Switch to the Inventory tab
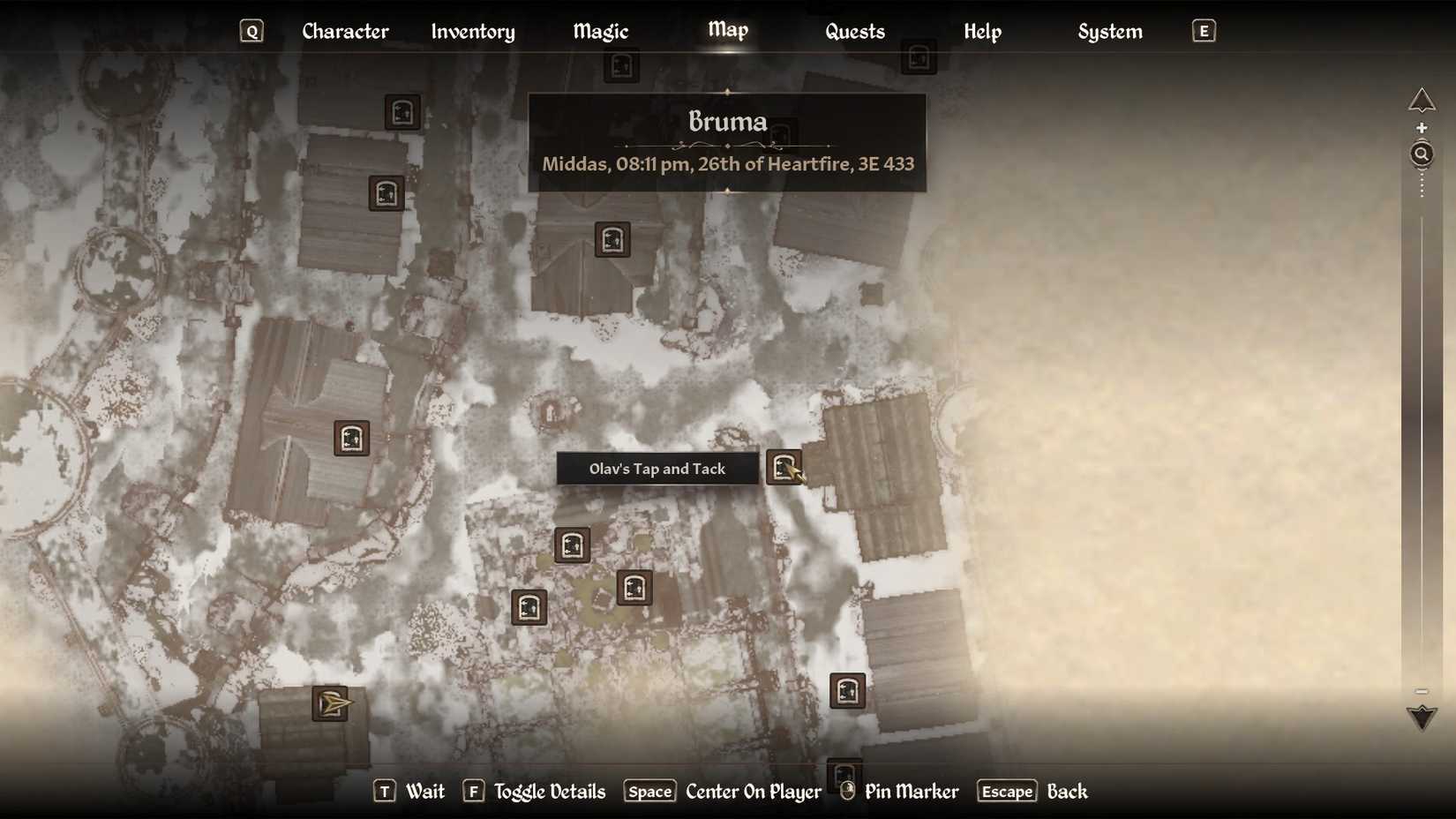Screen dimensions: 1456x819 [473, 32]
